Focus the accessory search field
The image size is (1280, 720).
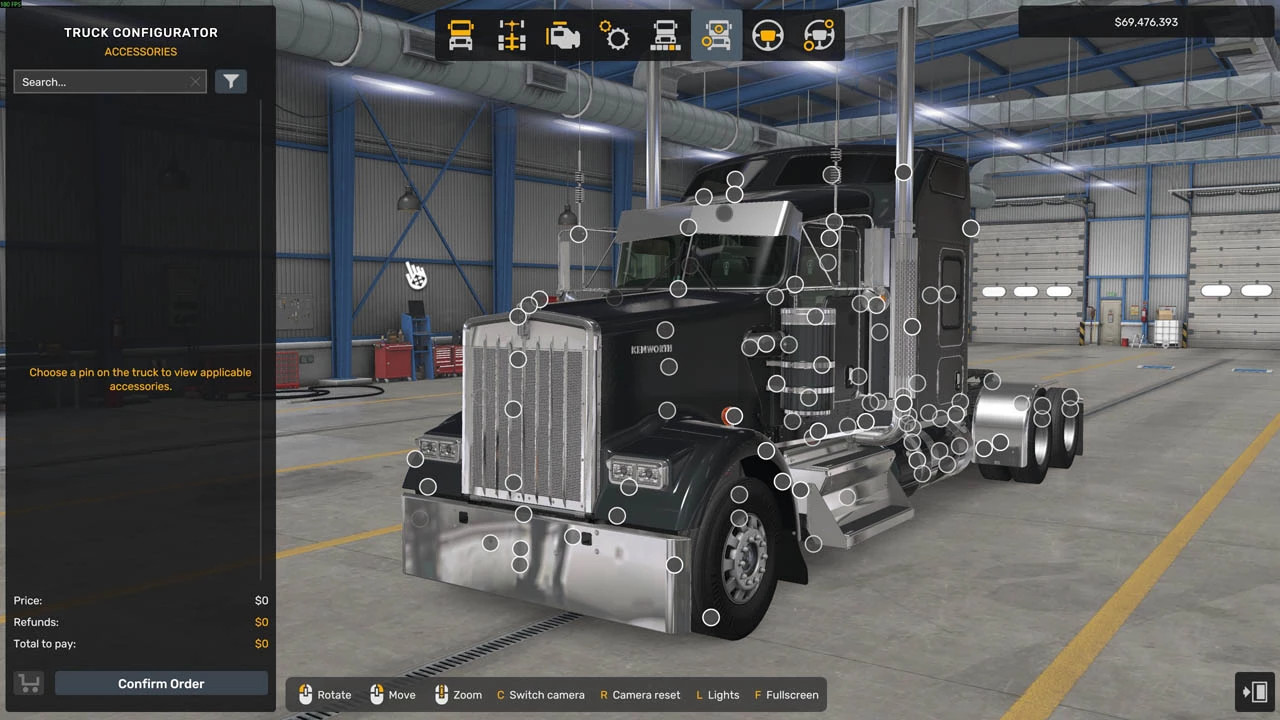pyautogui.click(x=100, y=82)
